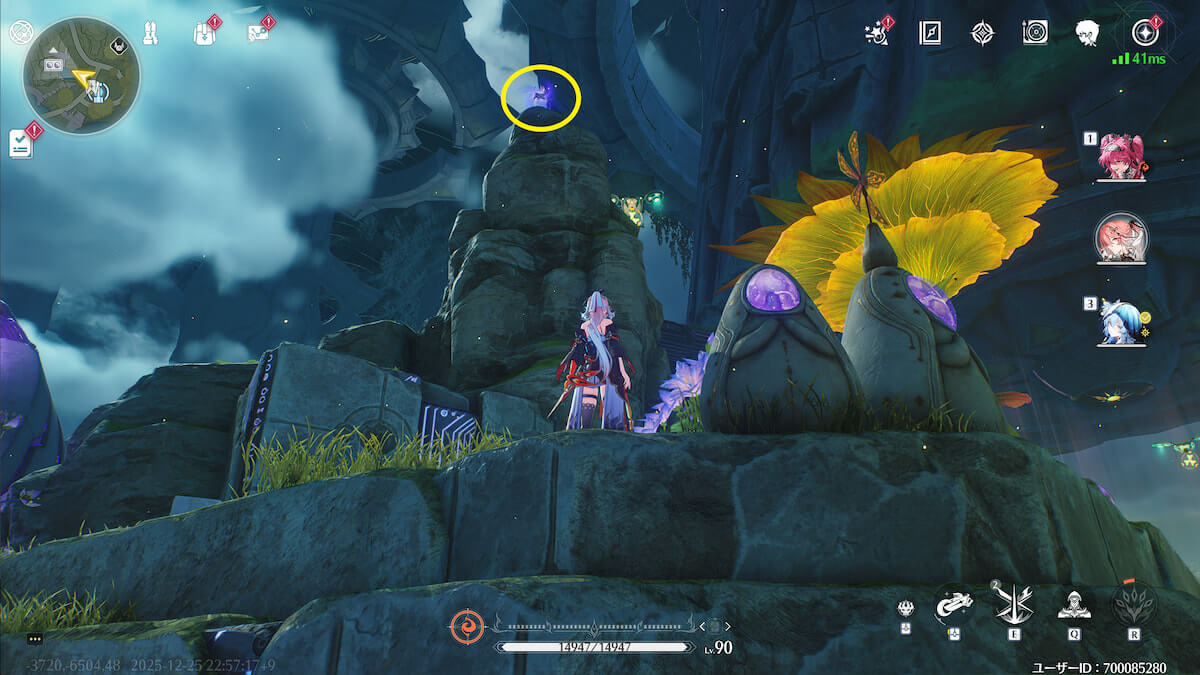Activate the crossed swords resonance skill

coord(1011,603)
